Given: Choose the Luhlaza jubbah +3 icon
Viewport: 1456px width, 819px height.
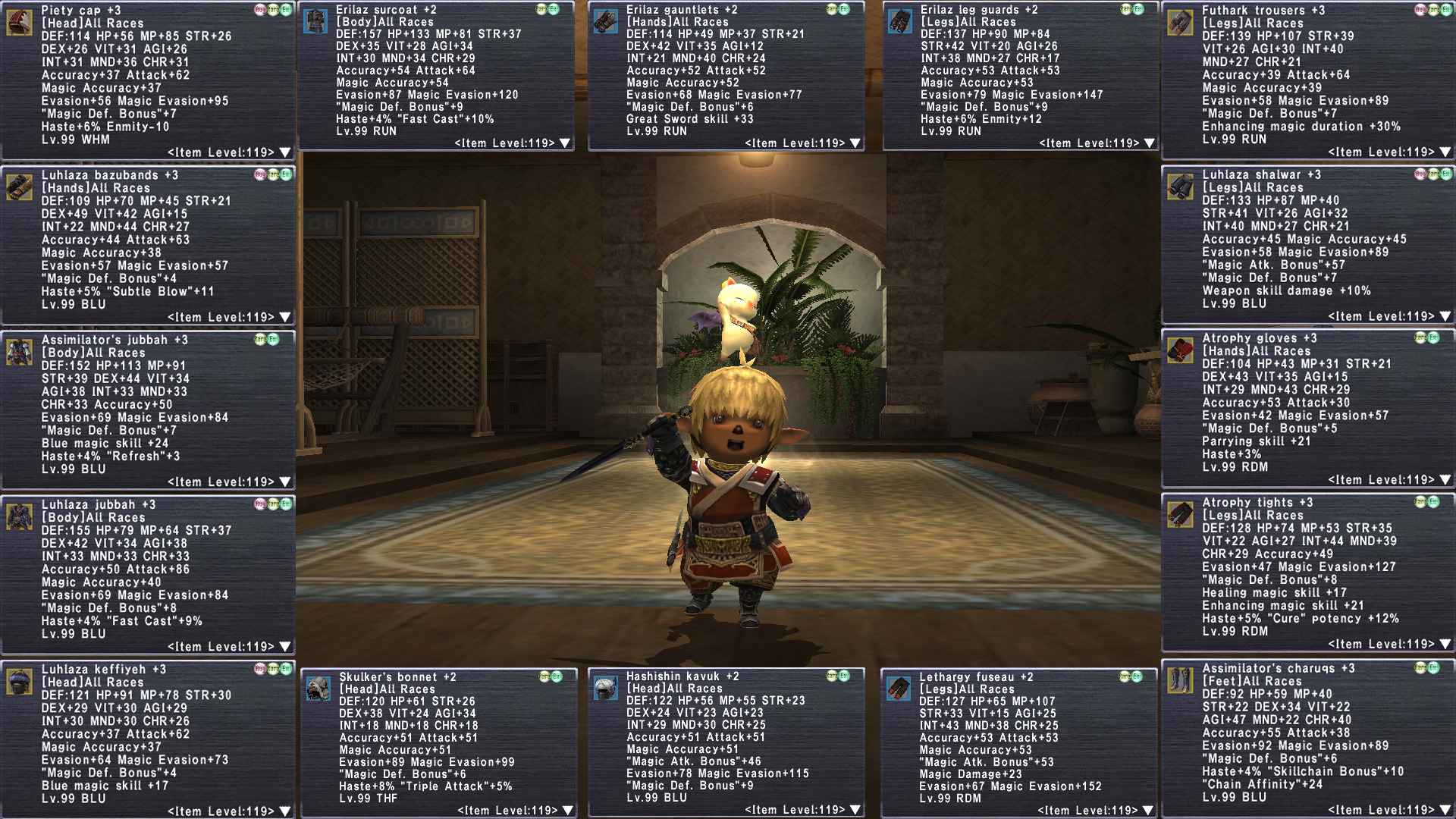Looking at the screenshot, I should [19, 516].
